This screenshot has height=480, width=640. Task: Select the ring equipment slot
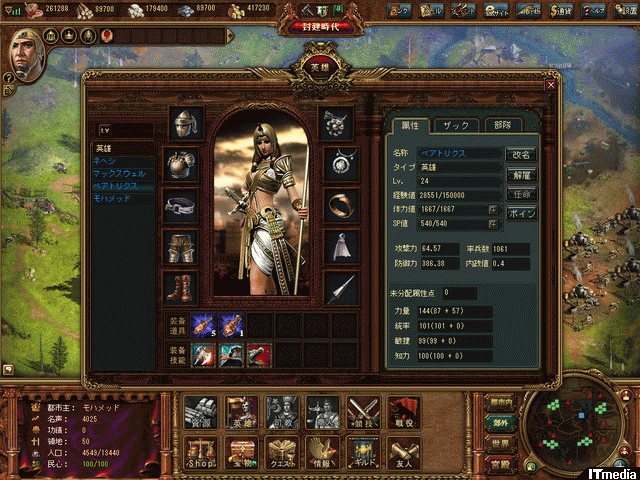pyautogui.click(x=341, y=204)
